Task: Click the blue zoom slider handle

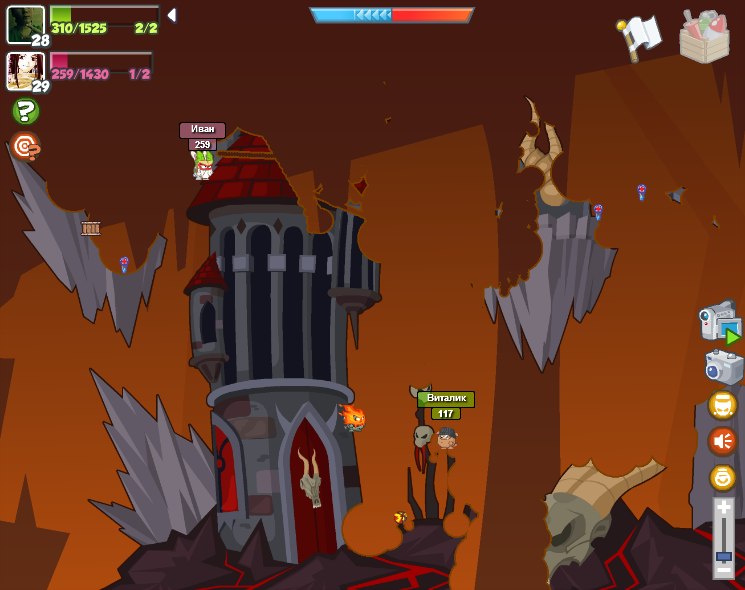Action: click(x=723, y=555)
